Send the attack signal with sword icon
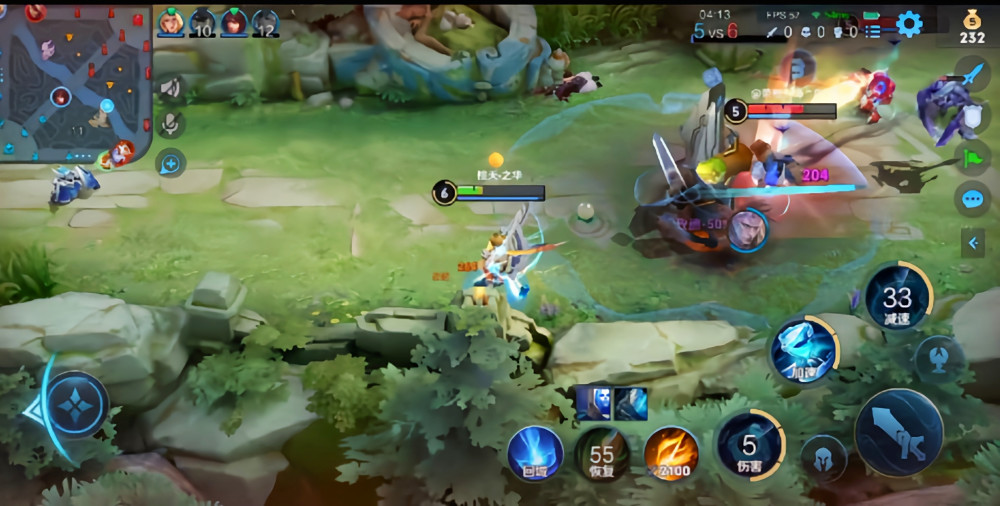The height and width of the screenshot is (506, 1000). [x=972, y=73]
